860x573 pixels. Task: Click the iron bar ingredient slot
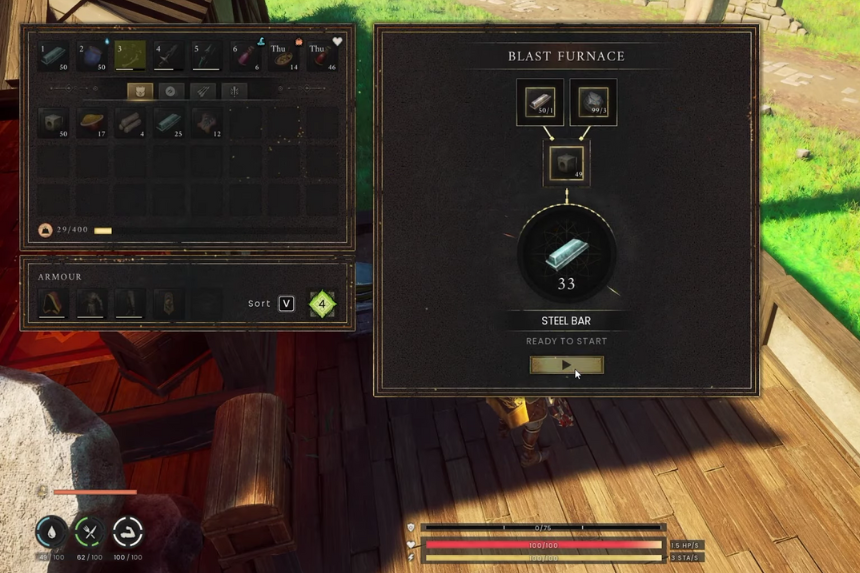pyautogui.click(x=540, y=102)
